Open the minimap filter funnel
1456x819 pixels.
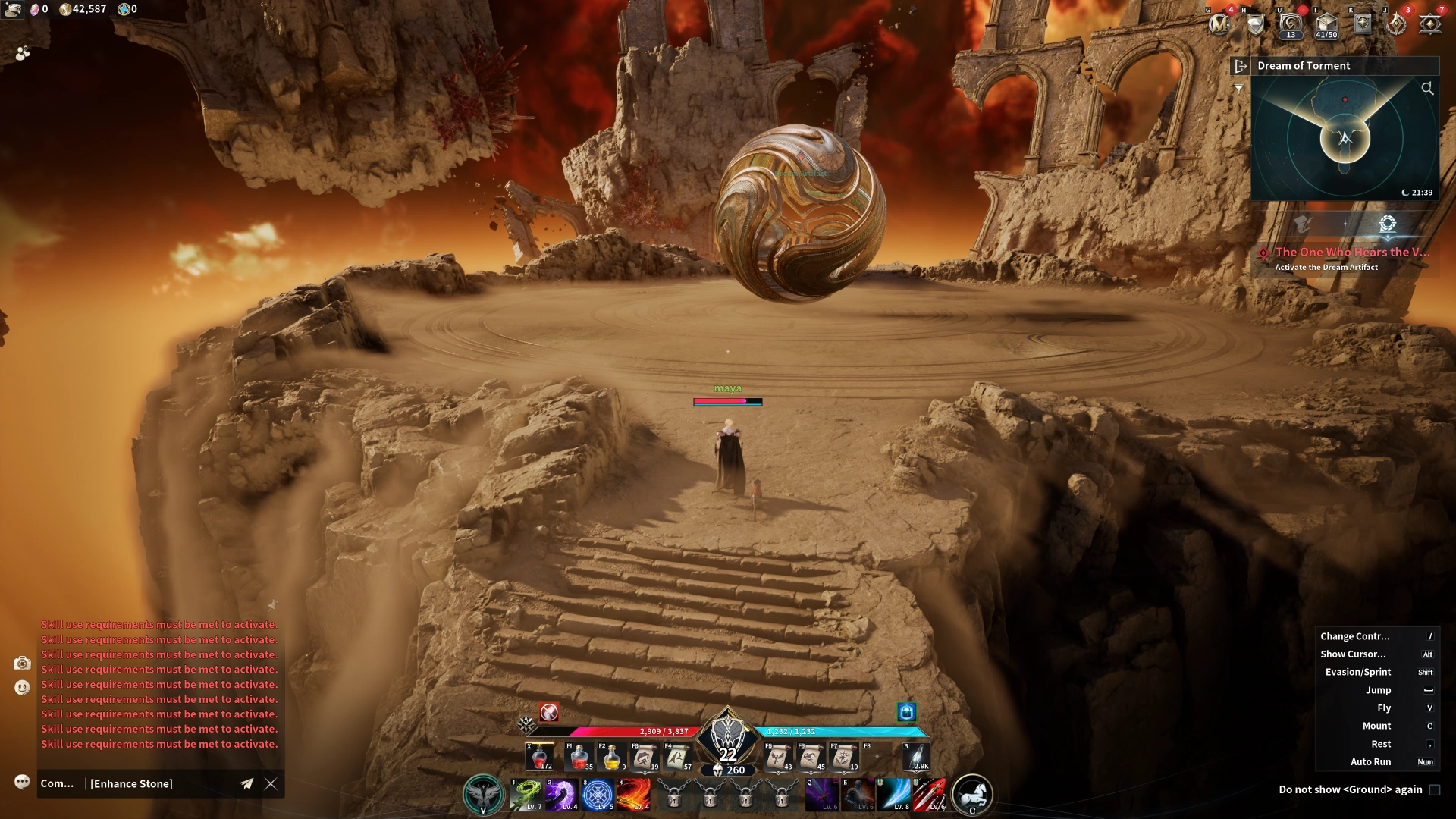click(1238, 89)
